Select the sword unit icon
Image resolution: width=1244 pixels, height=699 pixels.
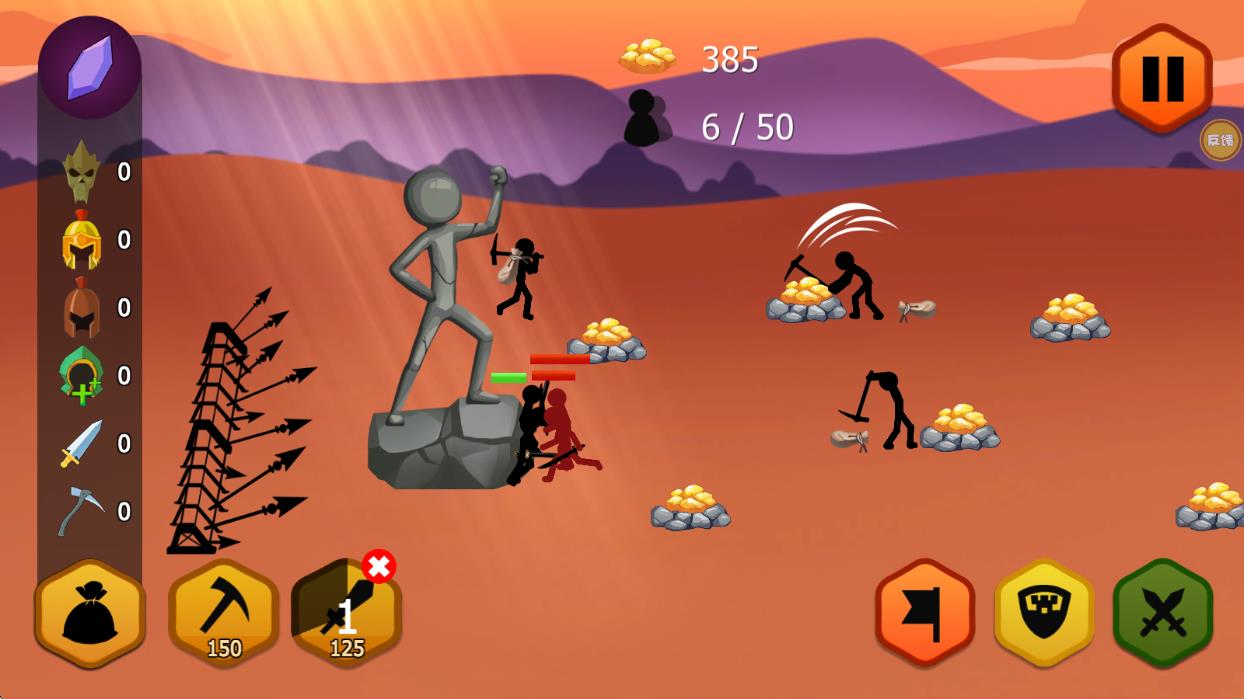tap(82, 443)
